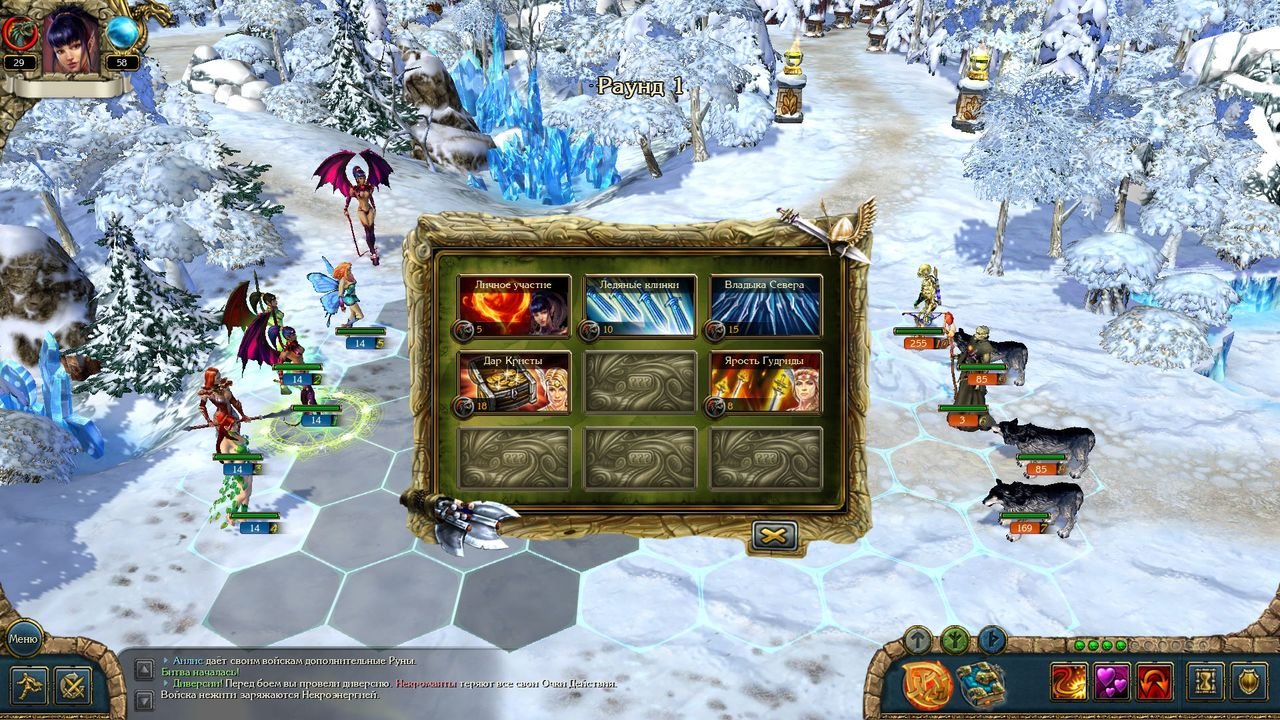Choose the Владыка Севера ability

(766, 306)
